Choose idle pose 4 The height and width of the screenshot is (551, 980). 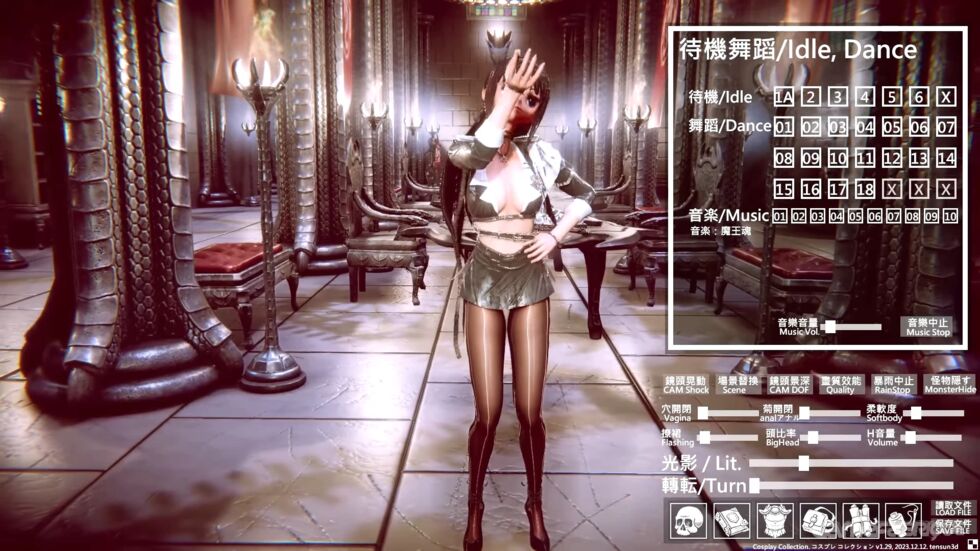(x=865, y=97)
